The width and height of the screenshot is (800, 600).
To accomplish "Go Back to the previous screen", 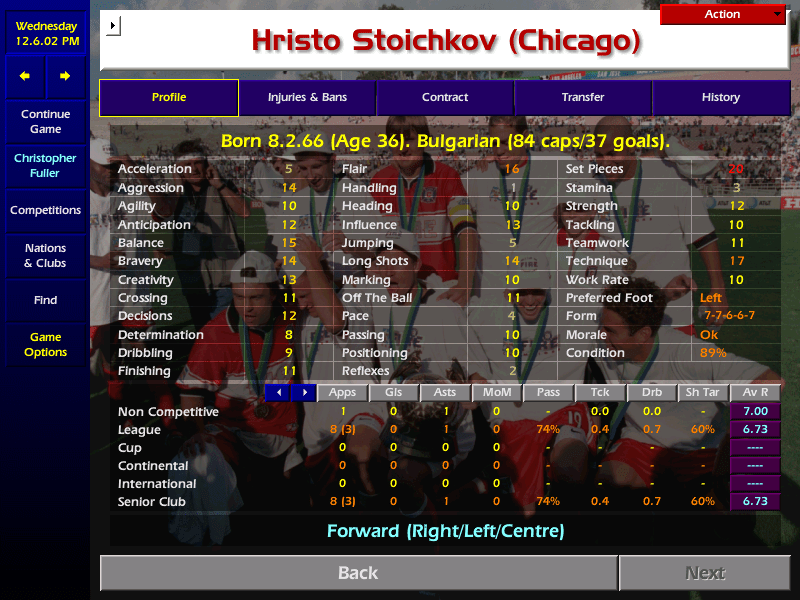I will point(358,573).
